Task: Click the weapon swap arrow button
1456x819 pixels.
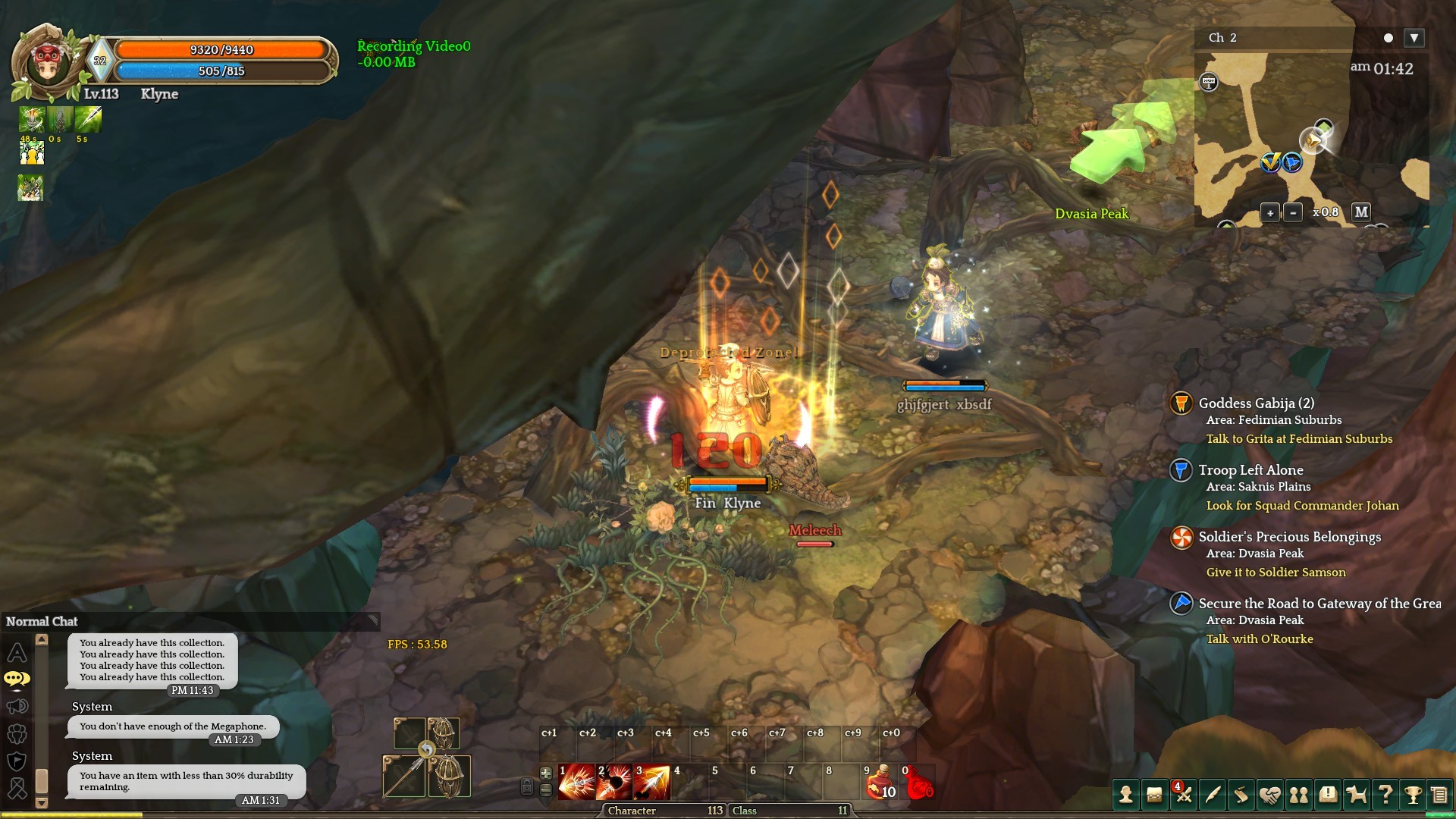Action: (x=427, y=750)
